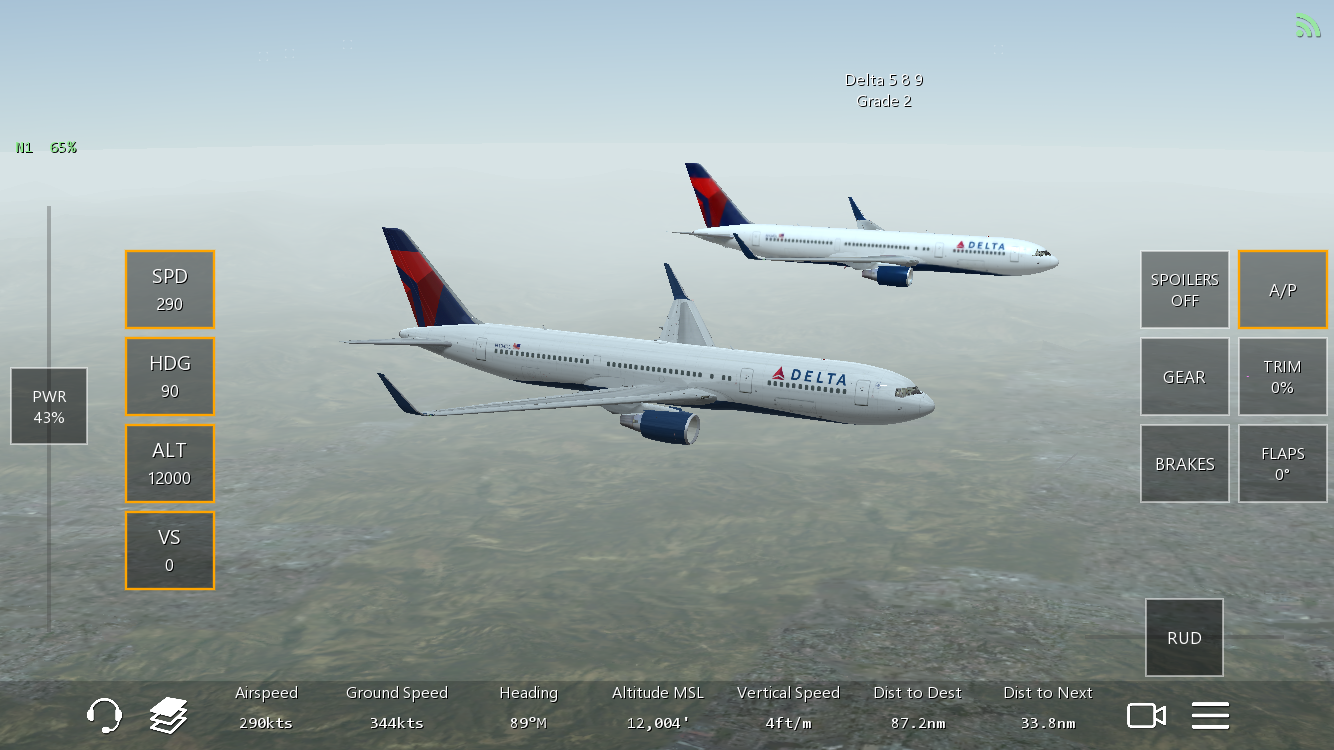Click the green connection status icon
The image size is (1334, 750).
pyautogui.click(x=1307, y=25)
